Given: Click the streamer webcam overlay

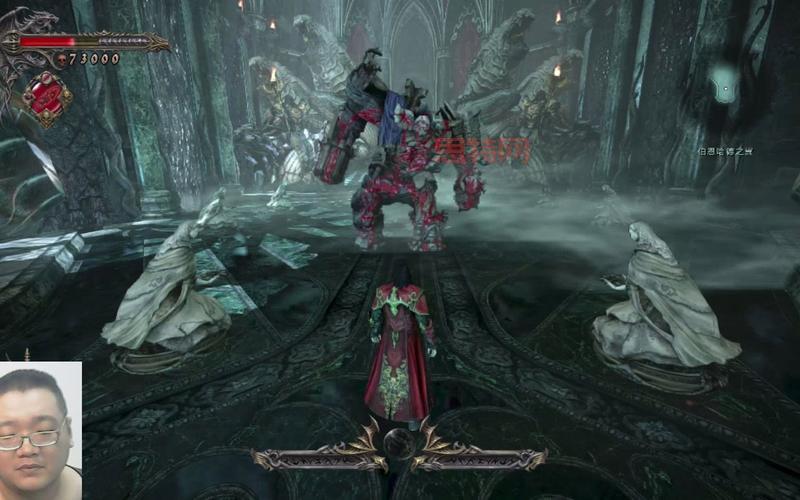Looking at the screenshot, I should [40, 430].
